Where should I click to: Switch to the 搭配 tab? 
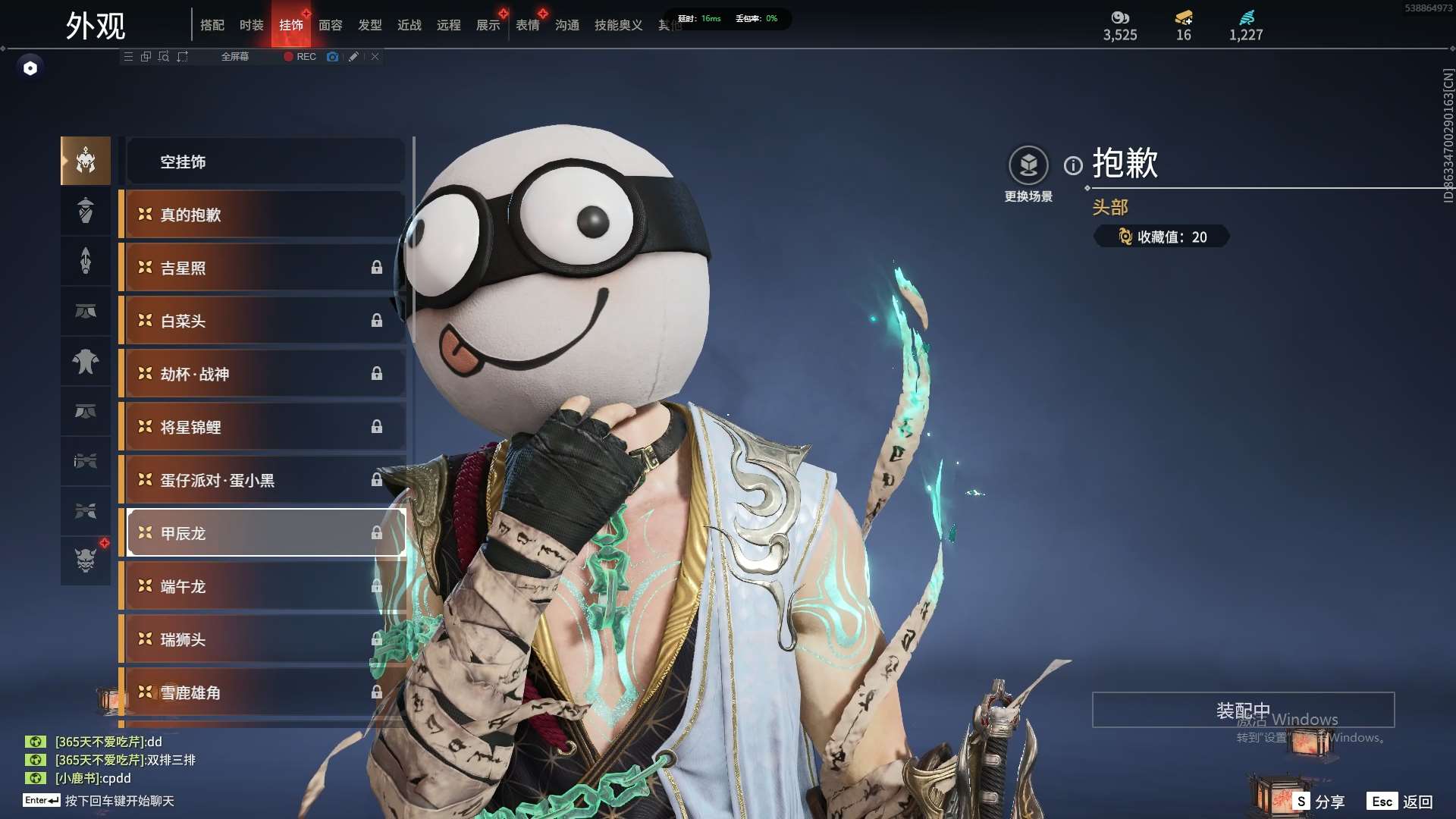(212, 25)
